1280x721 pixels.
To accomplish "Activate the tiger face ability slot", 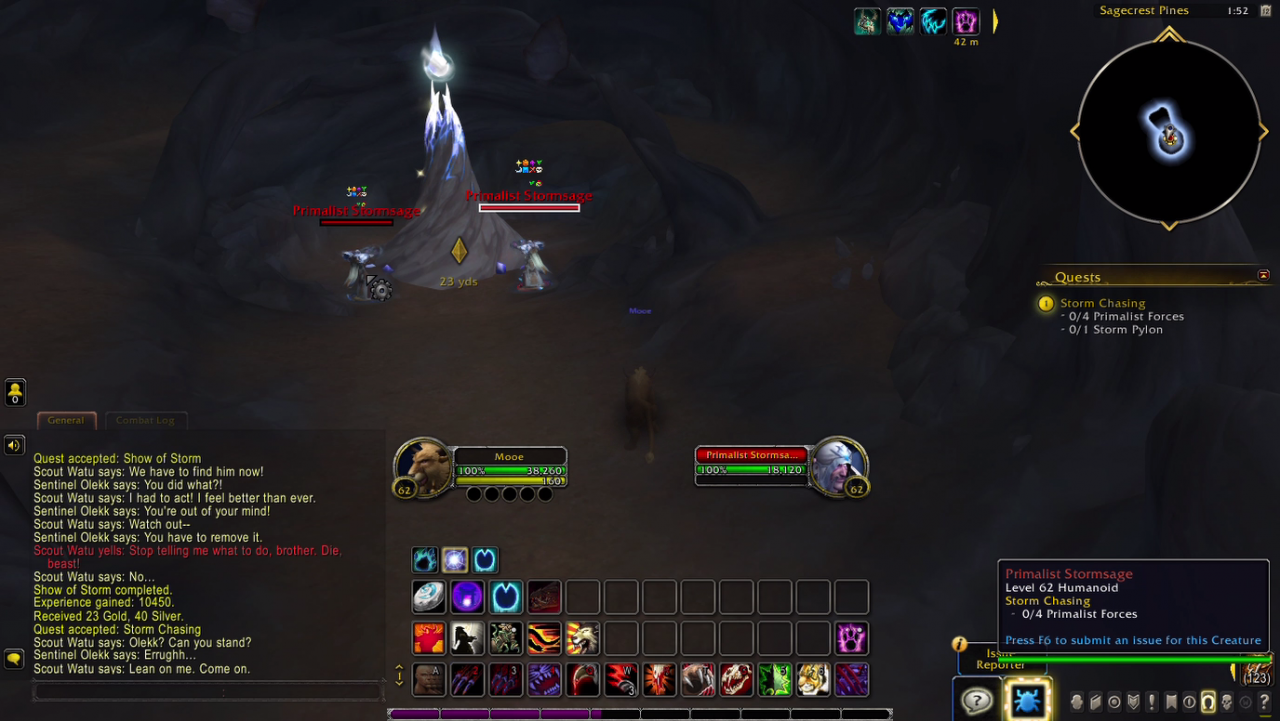I will [813, 679].
